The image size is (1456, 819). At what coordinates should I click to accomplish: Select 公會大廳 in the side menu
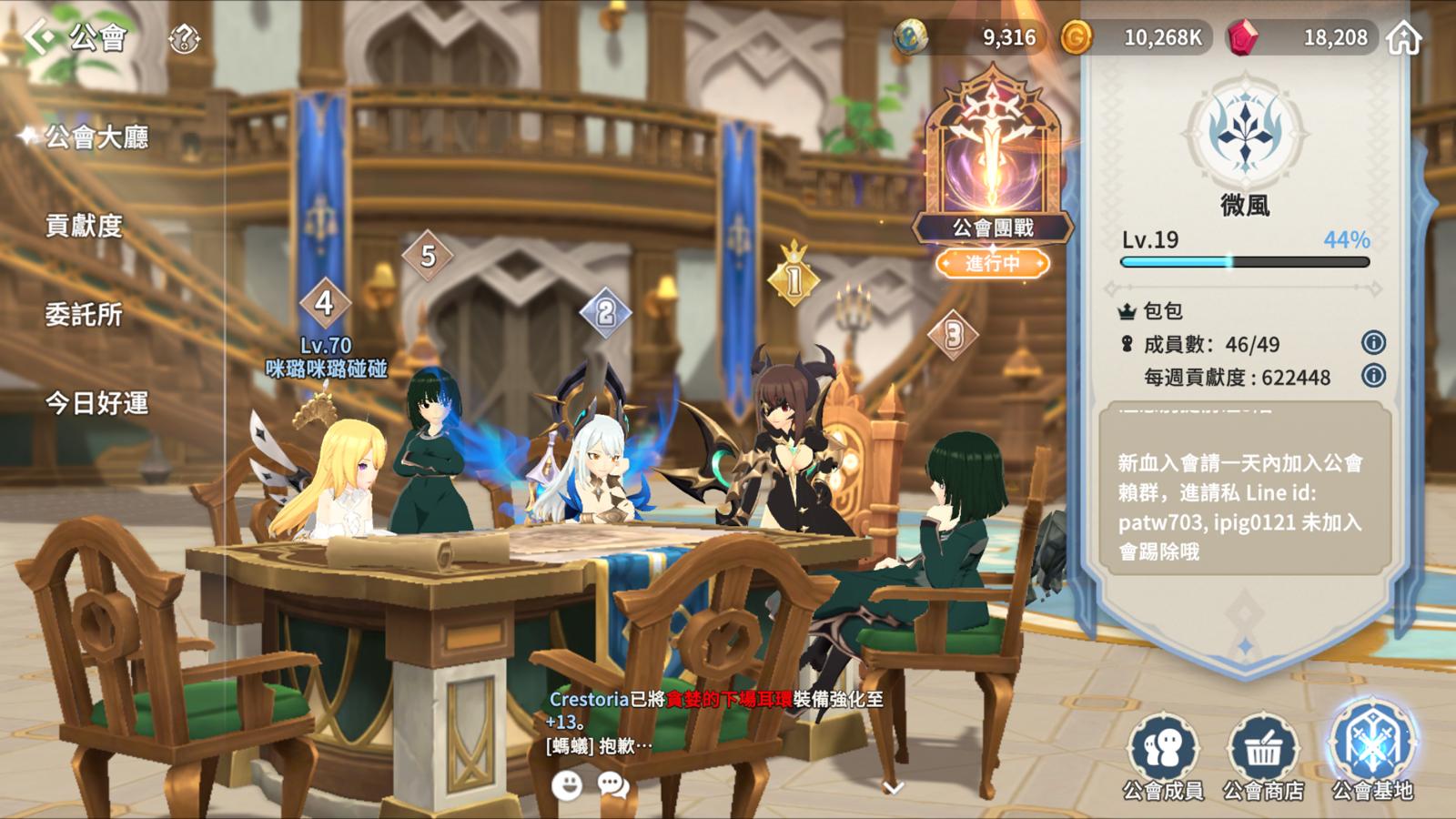point(96,137)
